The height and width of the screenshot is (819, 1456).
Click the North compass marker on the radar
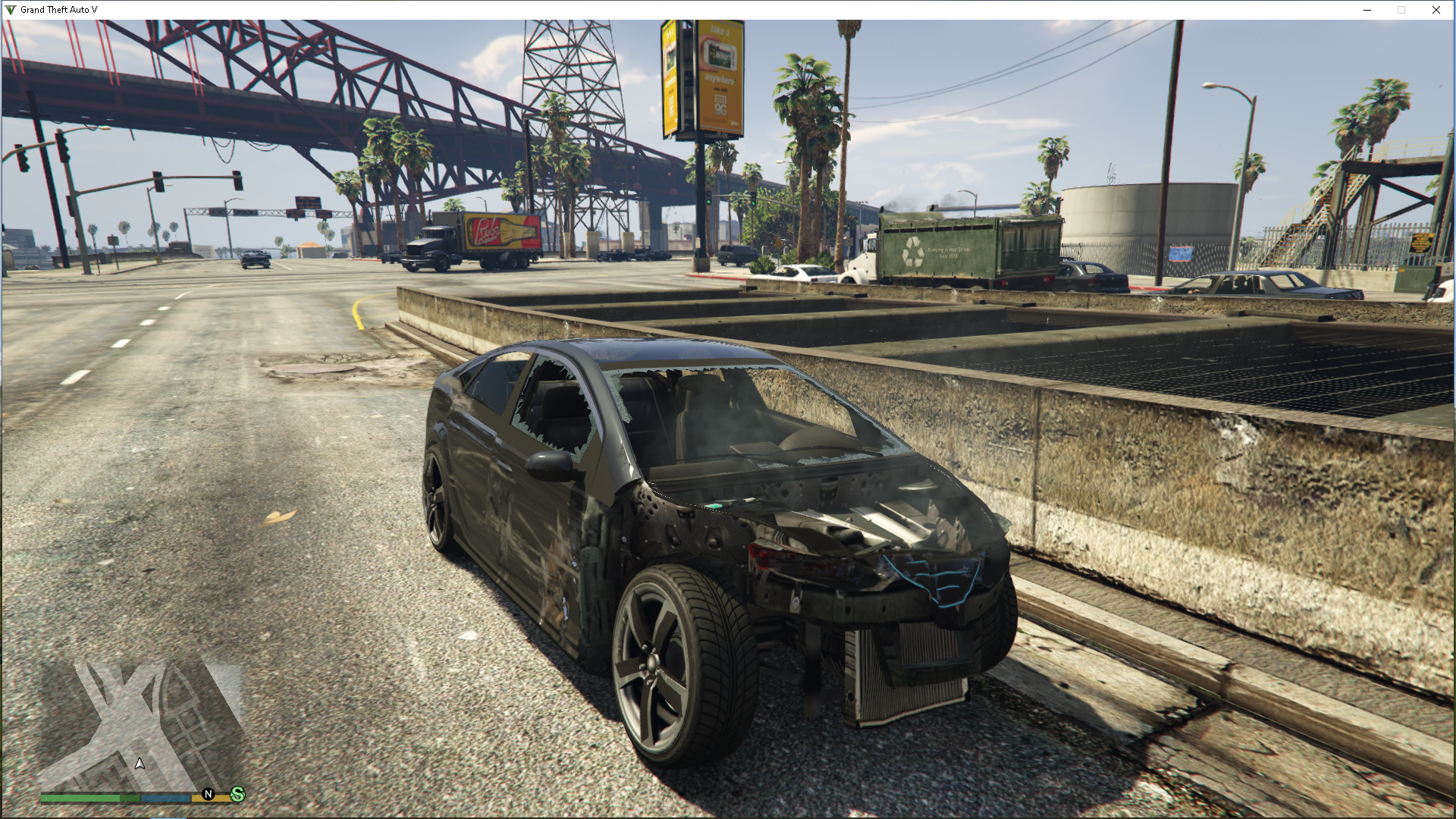click(x=209, y=794)
